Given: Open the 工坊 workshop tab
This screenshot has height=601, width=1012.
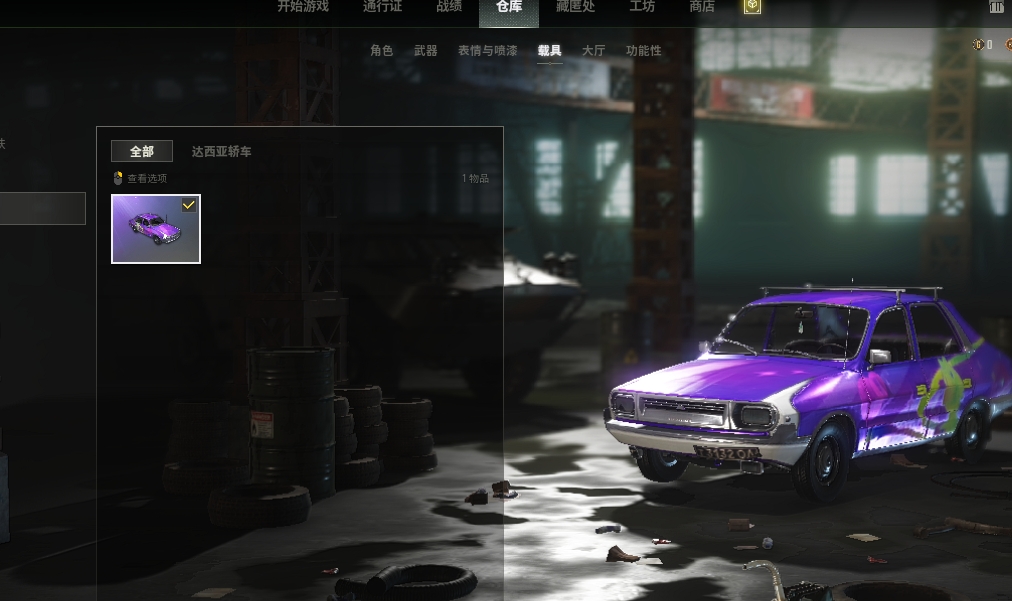Looking at the screenshot, I should tap(642, 7).
